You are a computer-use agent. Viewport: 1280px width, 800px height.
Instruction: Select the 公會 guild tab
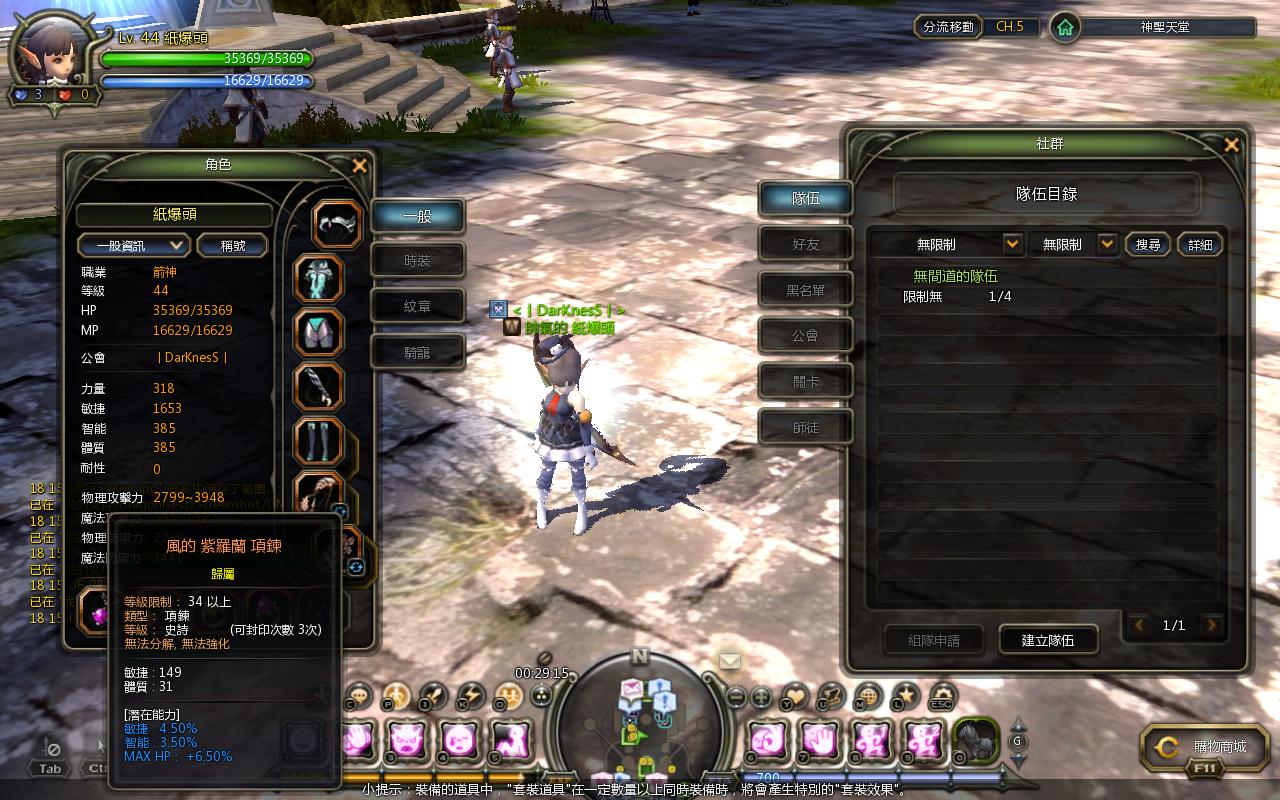[805, 336]
